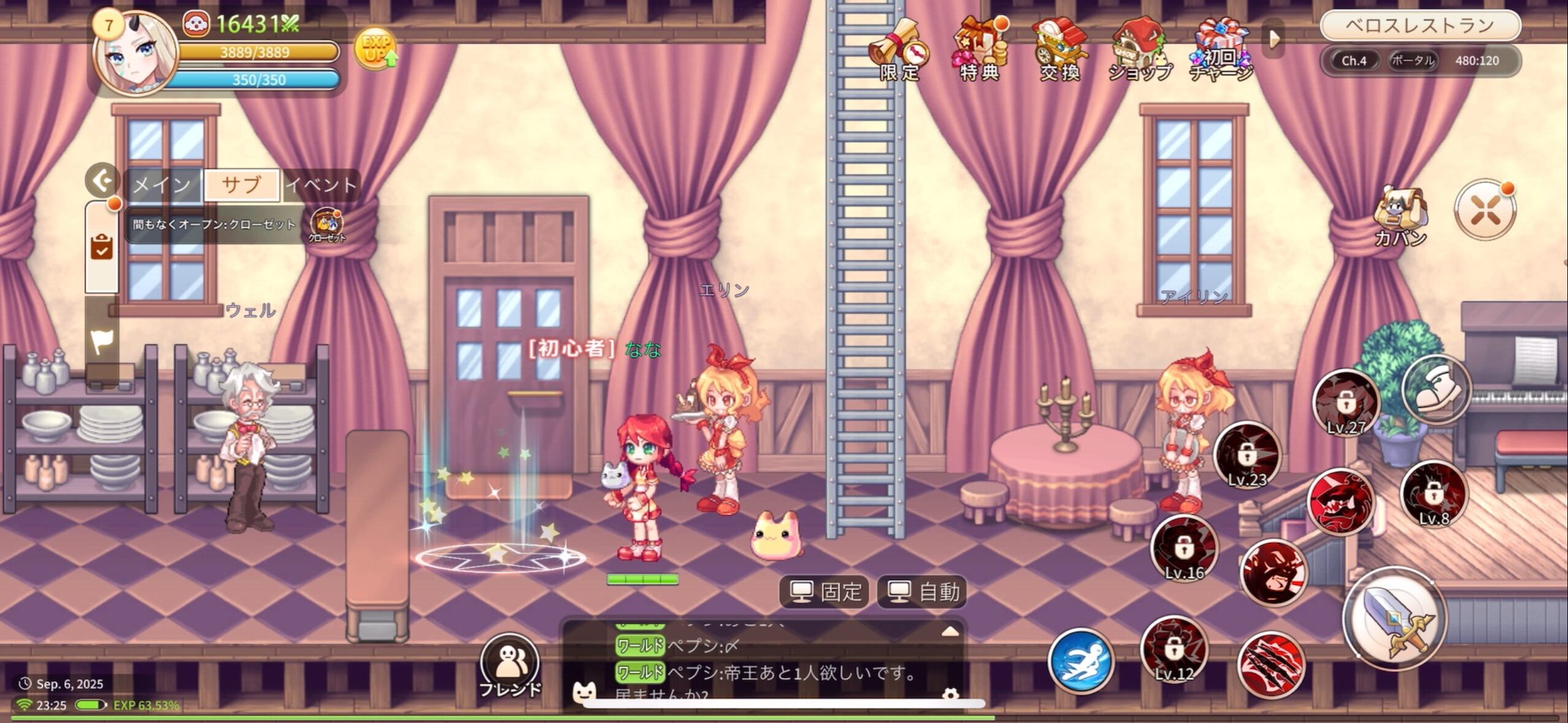Activate the blue dash skill
1568x723 pixels.
point(1081,662)
